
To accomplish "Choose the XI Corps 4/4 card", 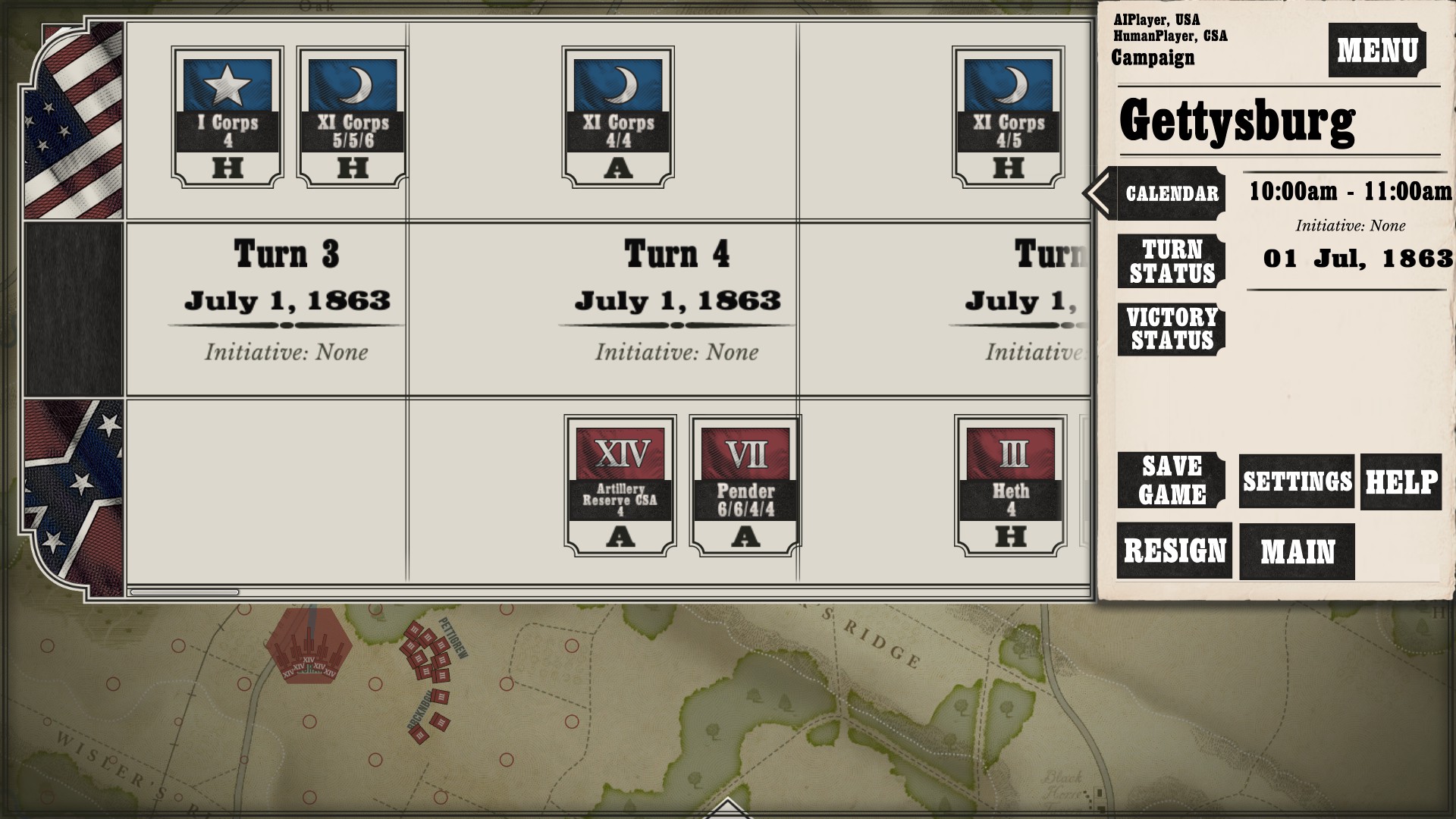I will (x=618, y=117).
